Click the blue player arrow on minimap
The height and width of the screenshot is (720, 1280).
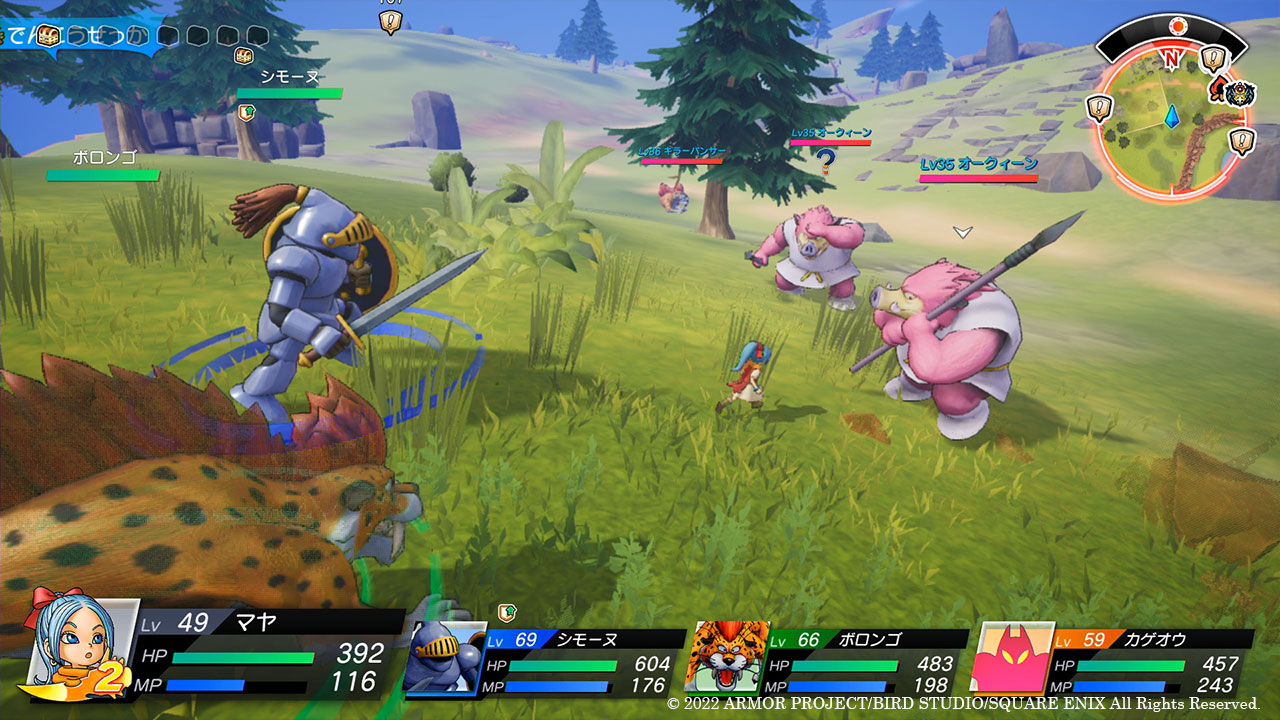coord(1173,118)
